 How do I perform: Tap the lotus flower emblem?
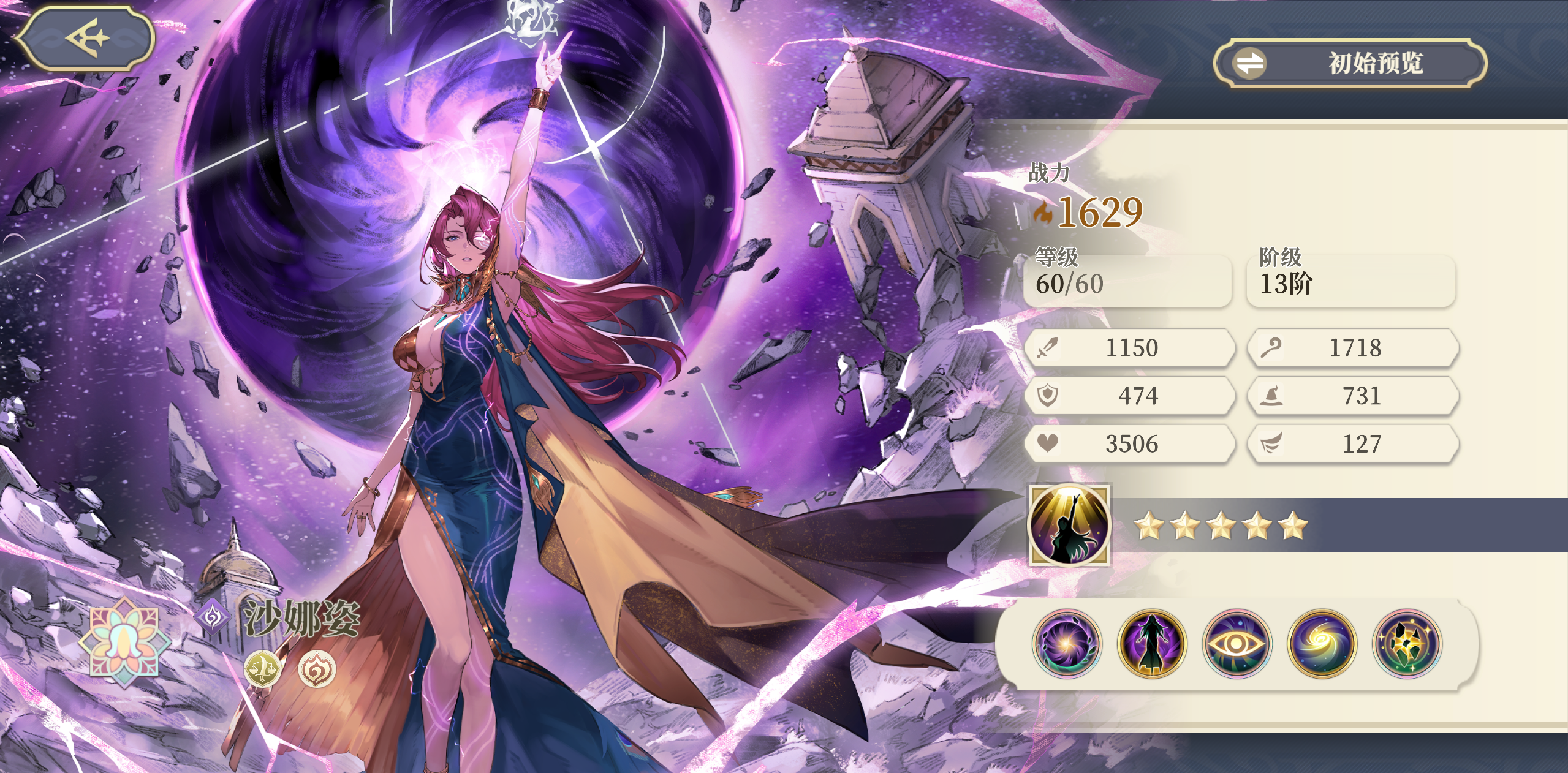[x=125, y=641]
